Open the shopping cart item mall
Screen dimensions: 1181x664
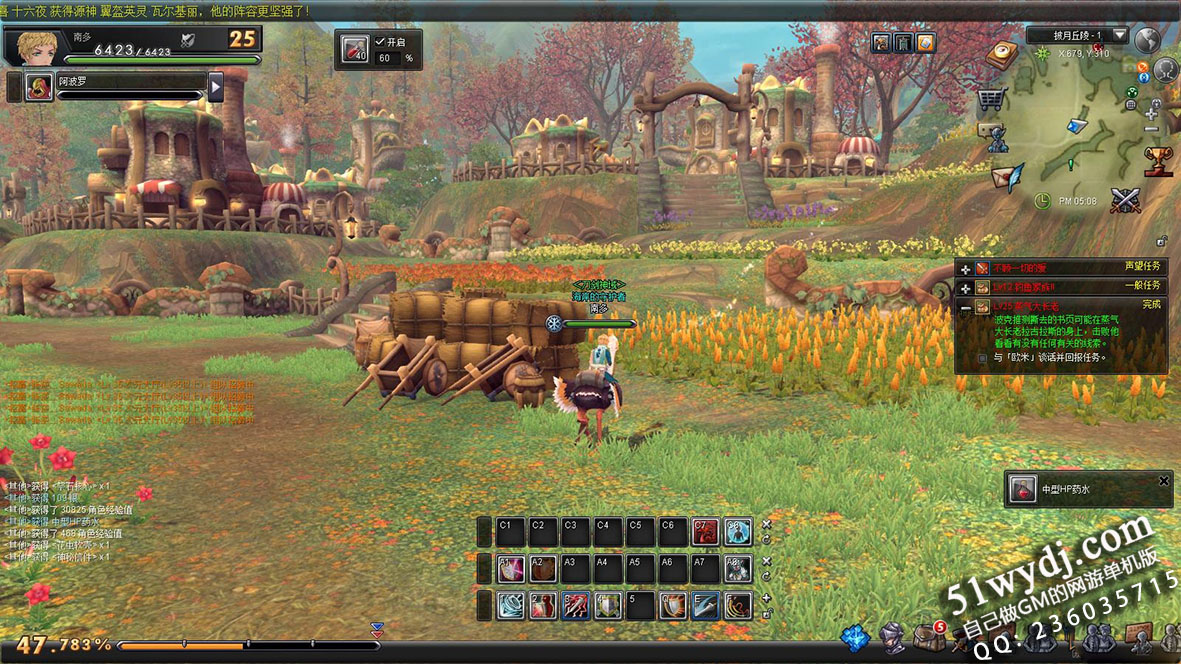(x=991, y=99)
